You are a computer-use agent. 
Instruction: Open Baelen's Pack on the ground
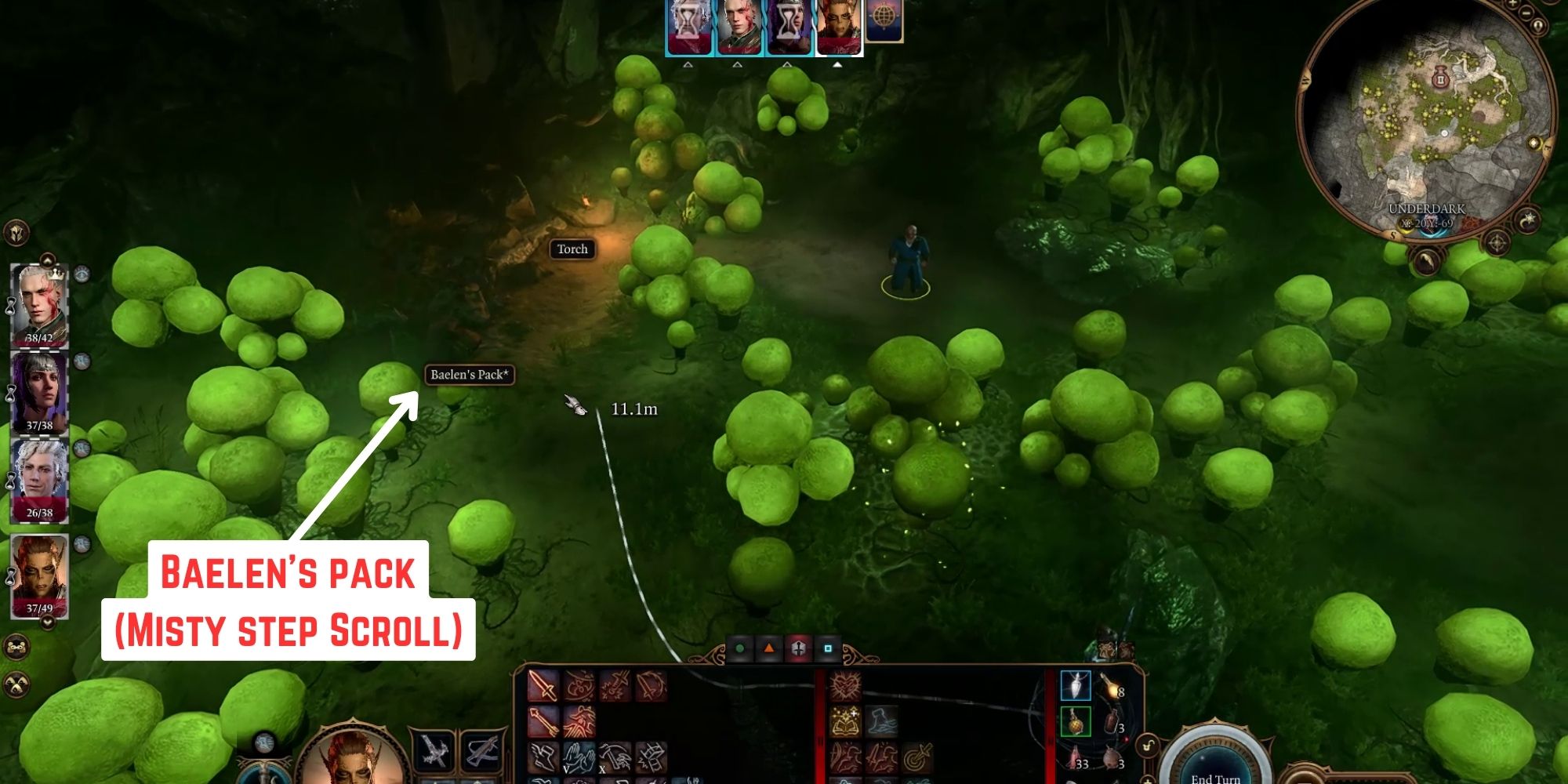[470, 376]
